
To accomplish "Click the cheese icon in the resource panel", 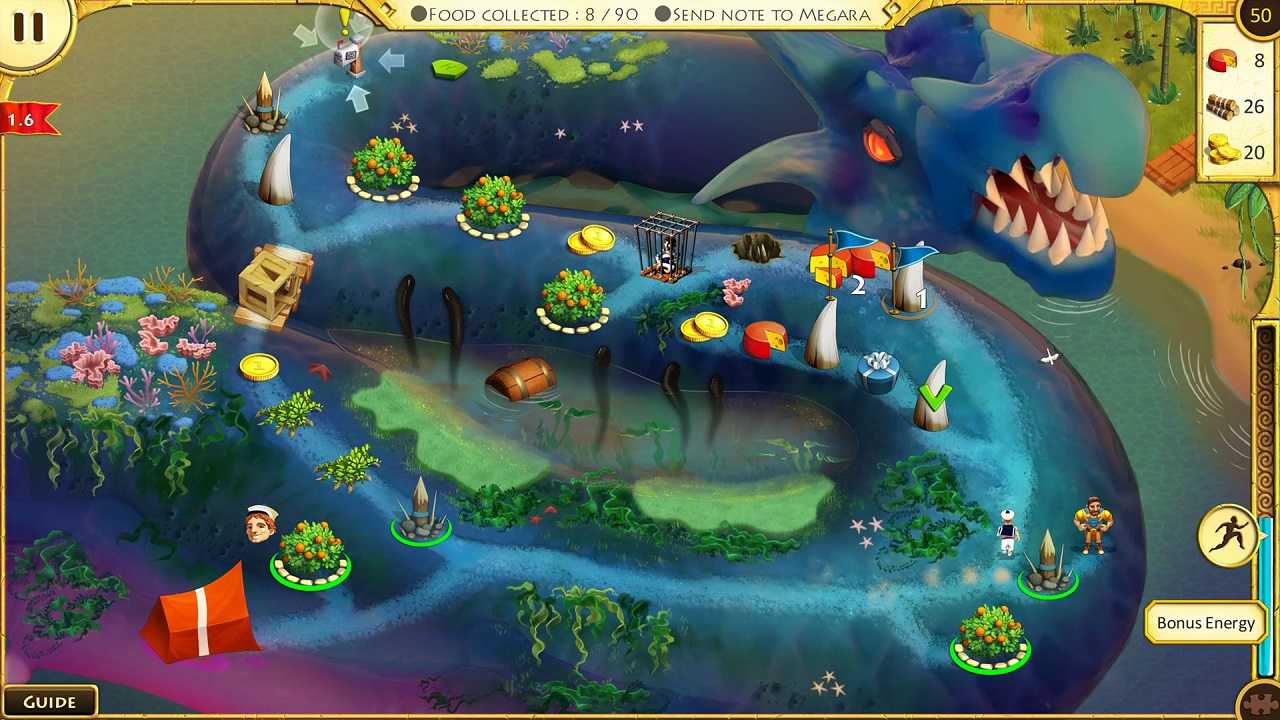I will click(x=1222, y=61).
